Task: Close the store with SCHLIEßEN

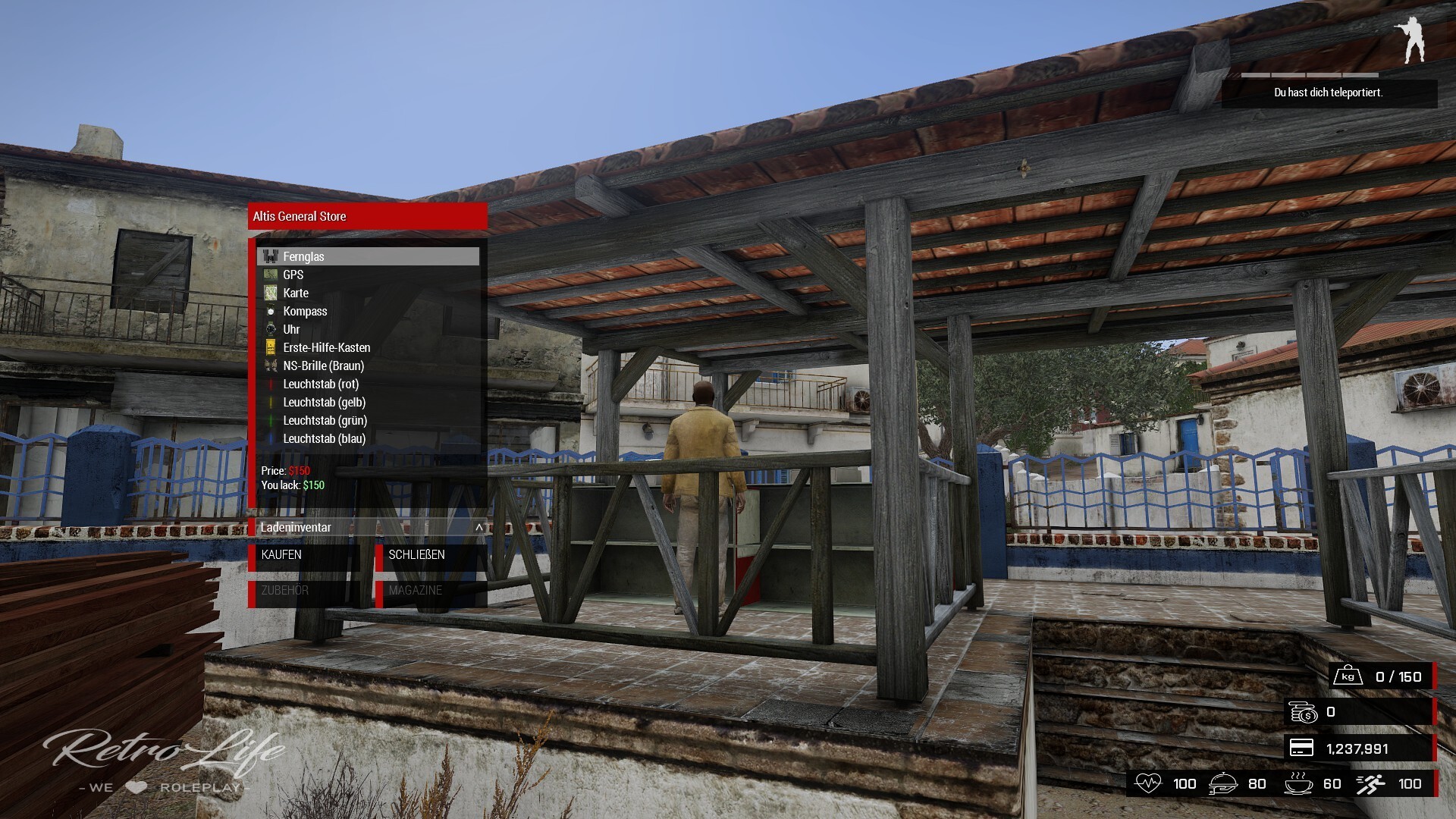Action: point(432,555)
